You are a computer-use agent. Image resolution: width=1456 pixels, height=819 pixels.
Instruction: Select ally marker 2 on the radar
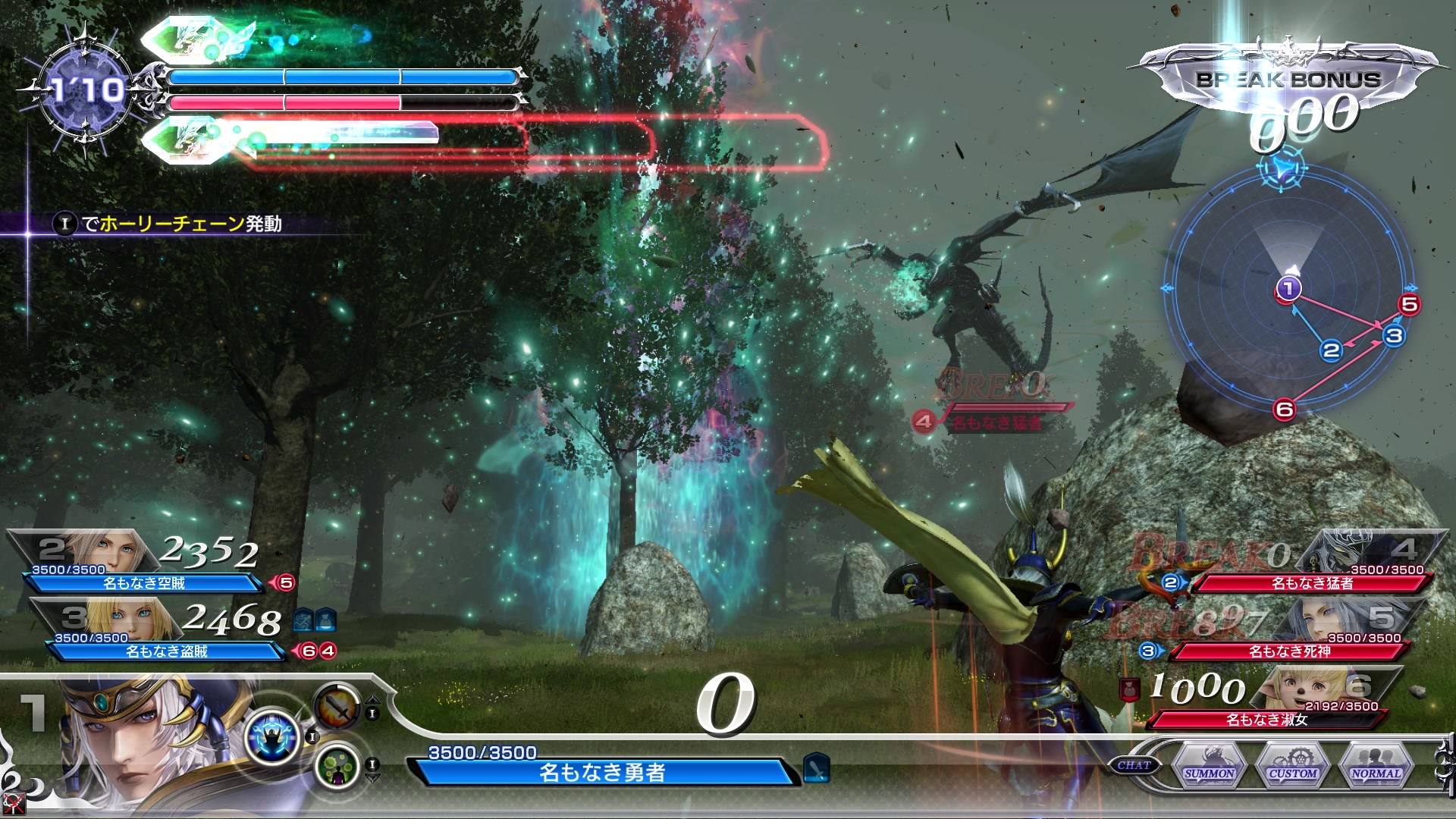point(1331,350)
